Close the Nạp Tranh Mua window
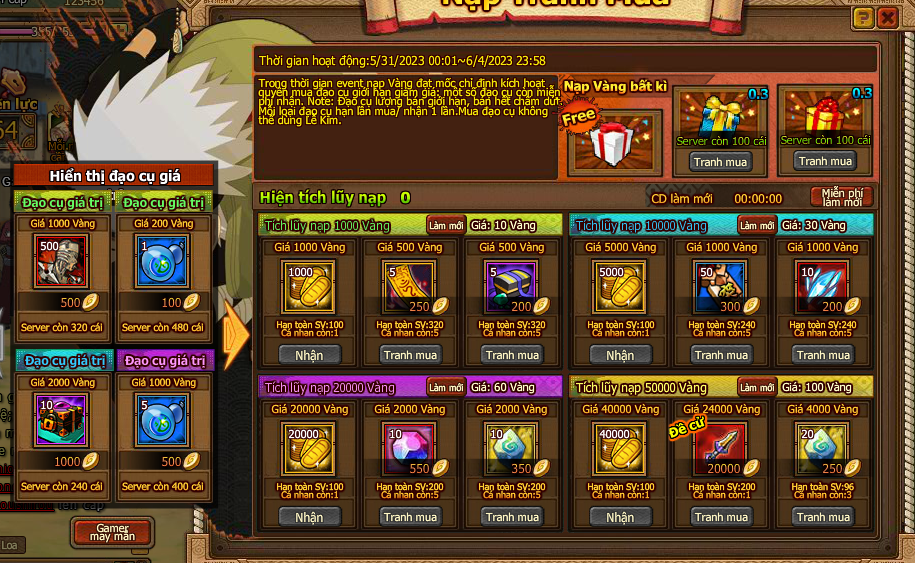Image resolution: width=915 pixels, height=563 pixels. pyautogui.click(x=887, y=18)
